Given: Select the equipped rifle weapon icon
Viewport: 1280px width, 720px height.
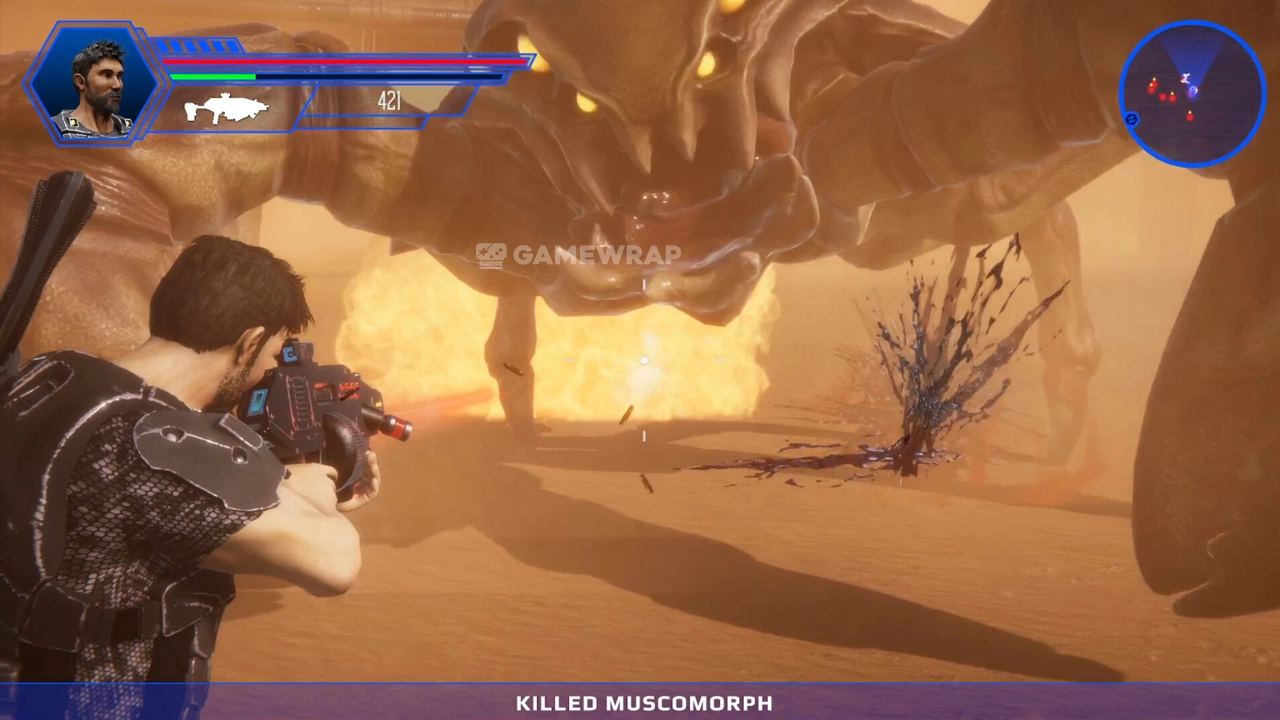Looking at the screenshot, I should pyautogui.click(x=227, y=108).
